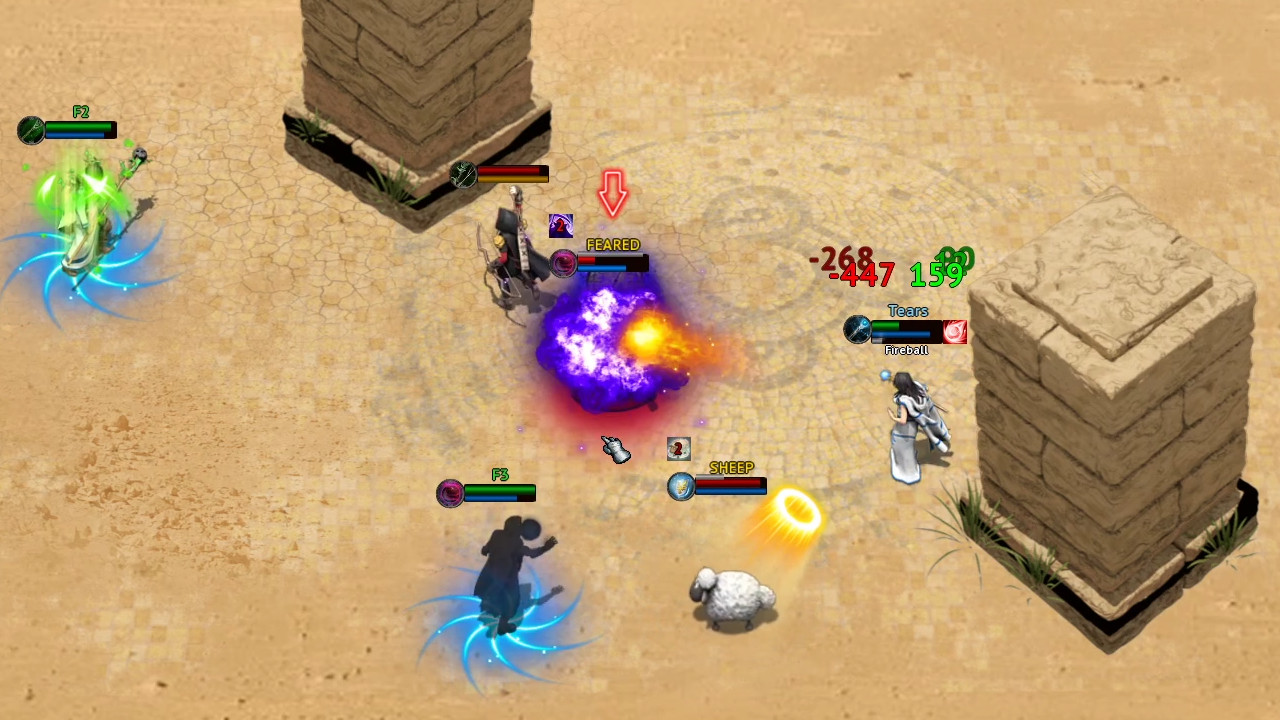Click the sheep's blue shield portrait icon
This screenshot has width=1280, height=720.
[679, 486]
